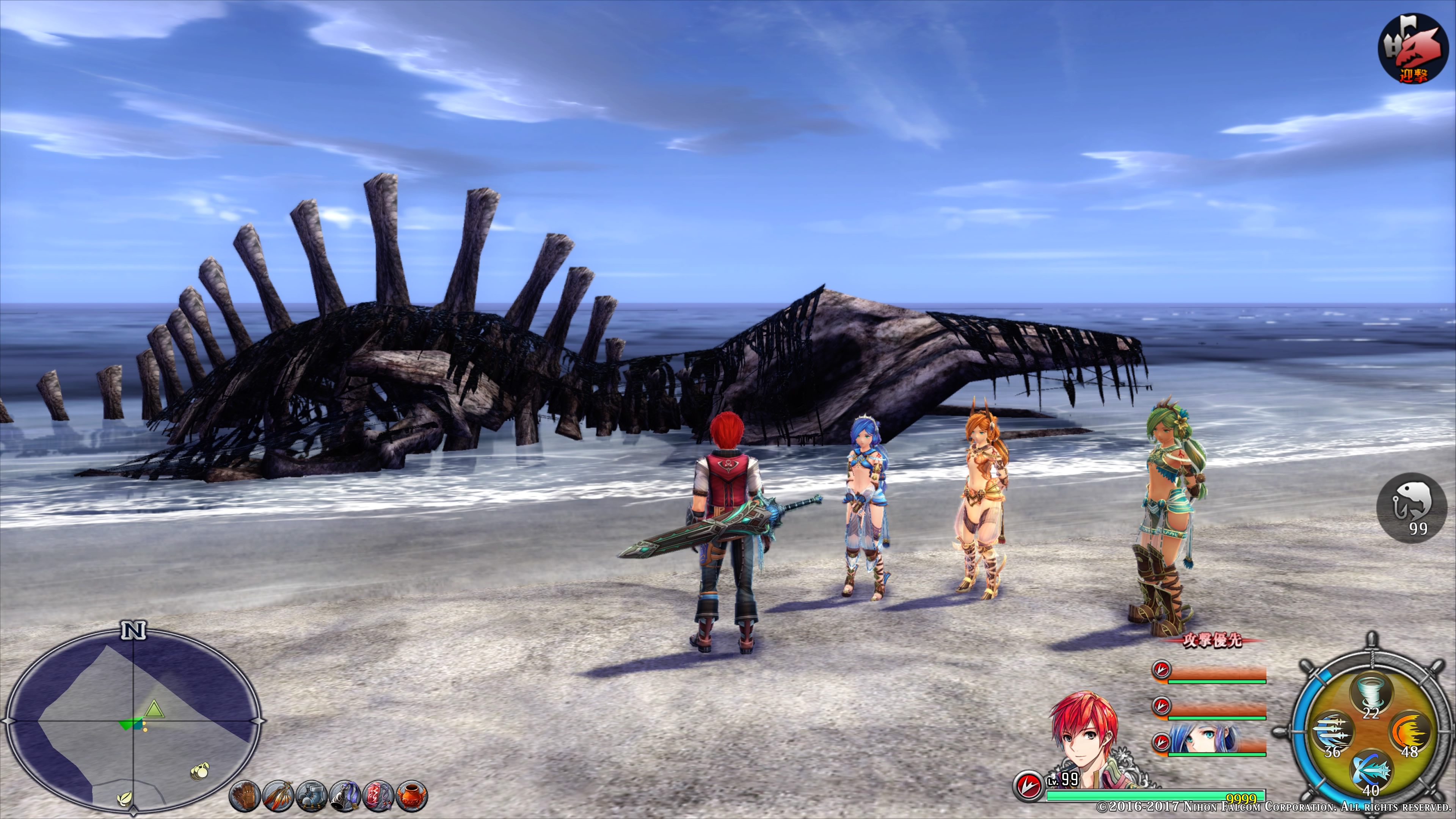This screenshot has width=1456, height=819.
Task: Select the red crystal tassel item slot
Action: (x=379, y=796)
